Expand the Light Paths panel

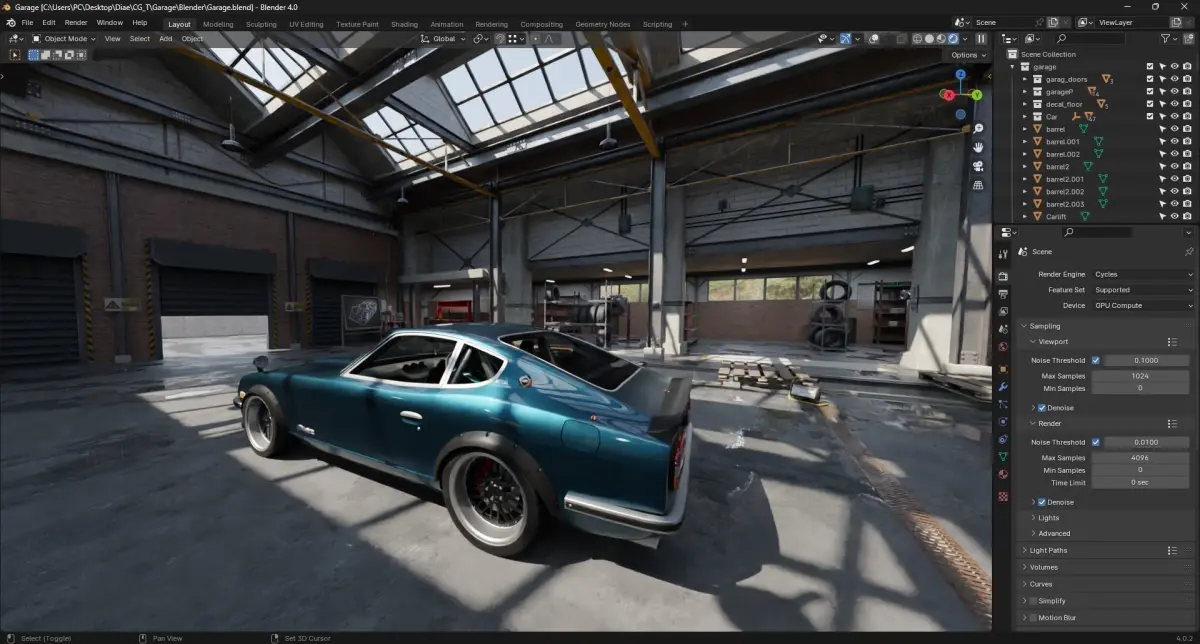(x=1048, y=550)
